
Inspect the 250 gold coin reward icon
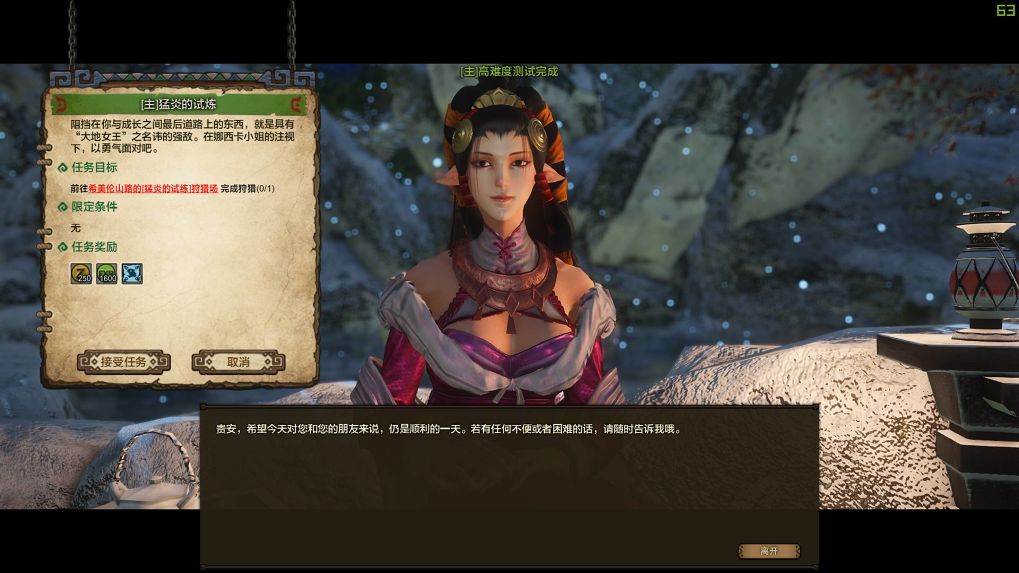81,273
